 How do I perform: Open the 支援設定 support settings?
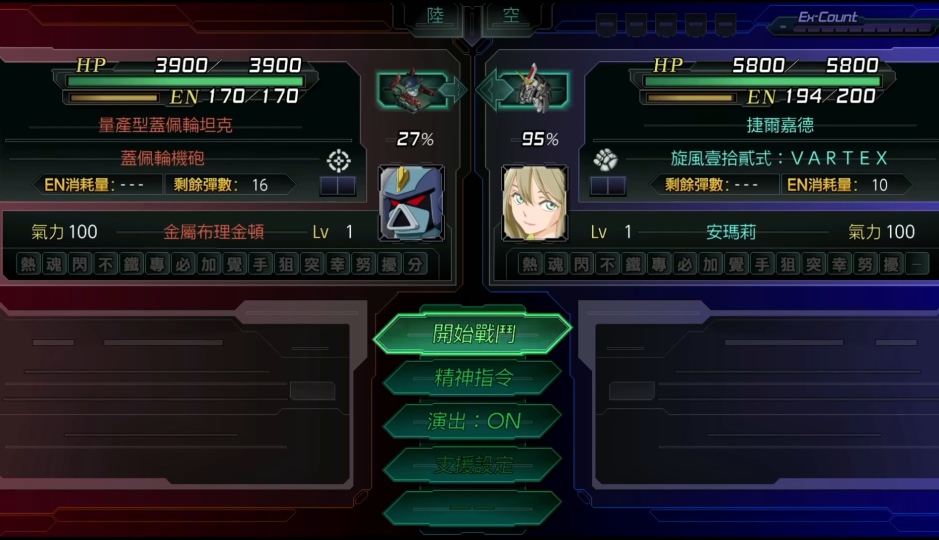pyautogui.click(x=473, y=465)
